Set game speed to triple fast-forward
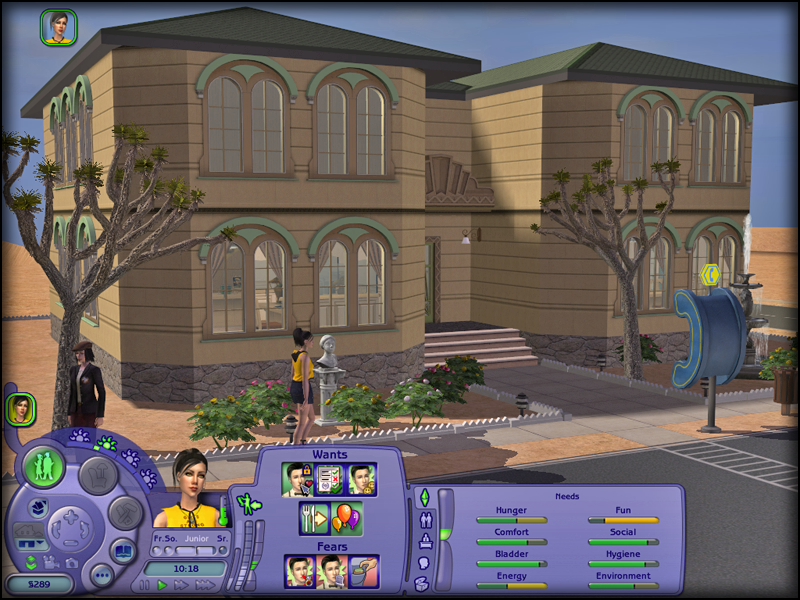800x600 pixels. pos(206,585)
